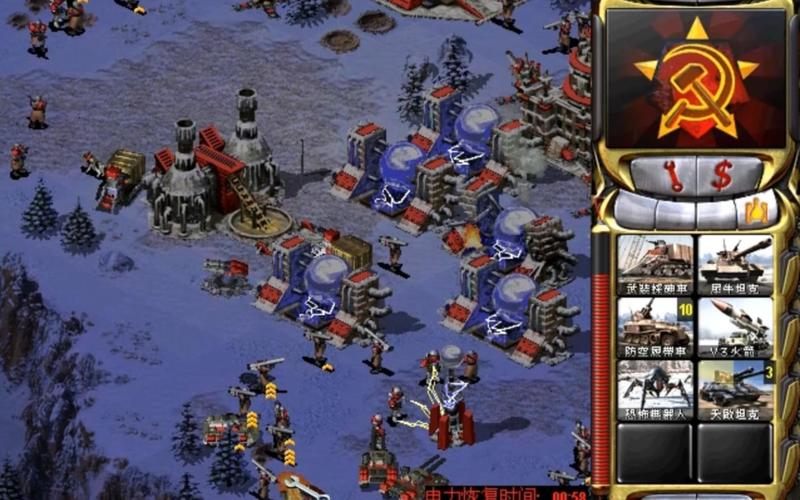Image resolution: width=800 pixels, height=500 pixels.
Task: Queue another Flak Track (防空履带车)
Action: pos(655,325)
